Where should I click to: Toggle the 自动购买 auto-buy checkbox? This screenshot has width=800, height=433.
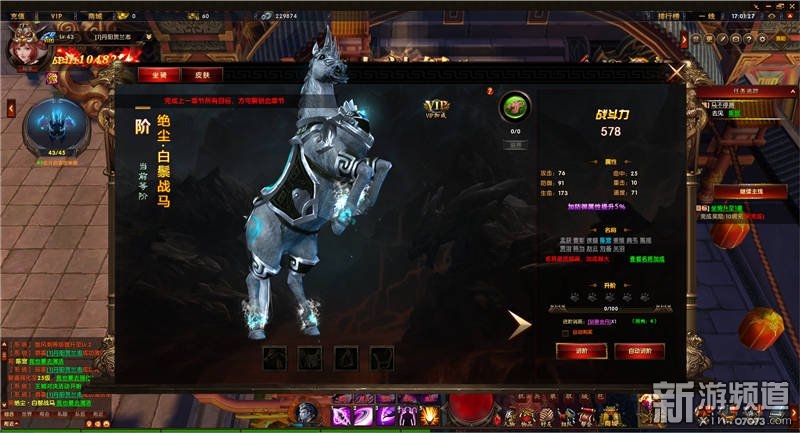coord(565,332)
